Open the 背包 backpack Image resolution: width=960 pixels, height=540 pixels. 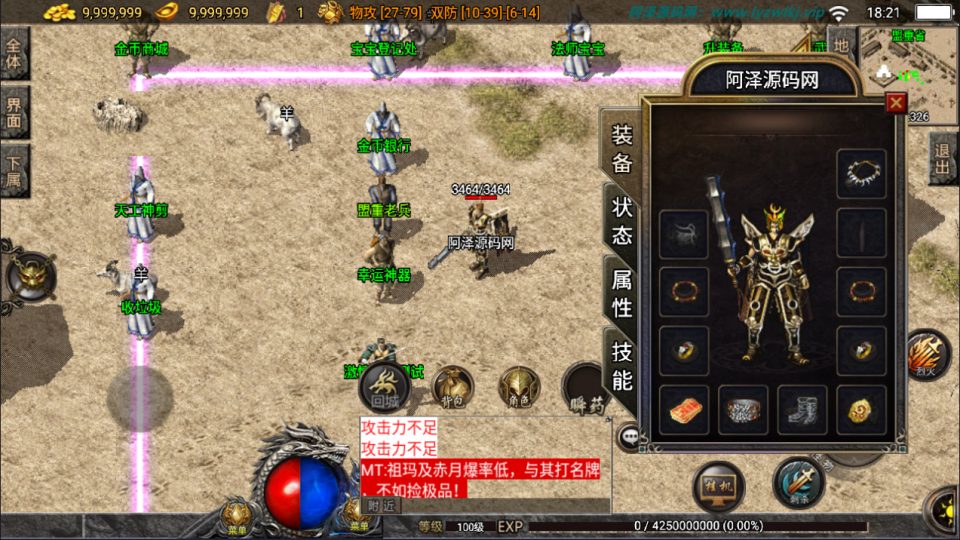tap(454, 386)
